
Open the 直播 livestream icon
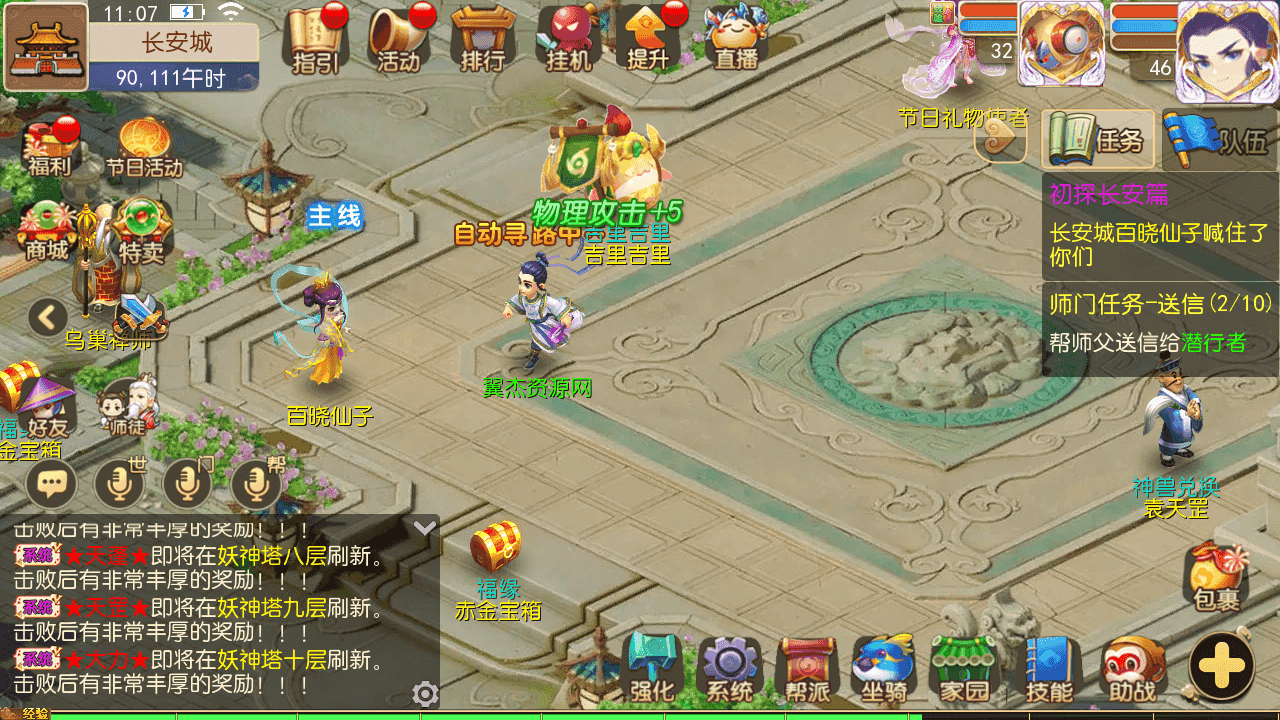point(736,38)
